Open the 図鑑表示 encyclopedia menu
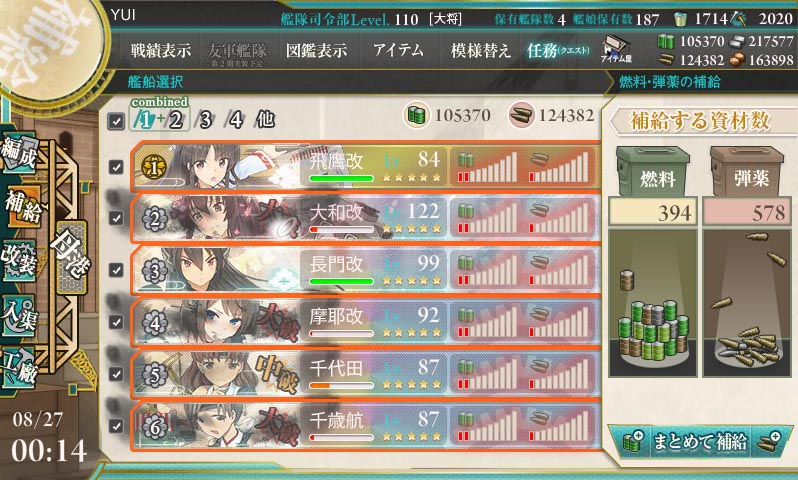This screenshot has height=480, width=798. coord(316,50)
